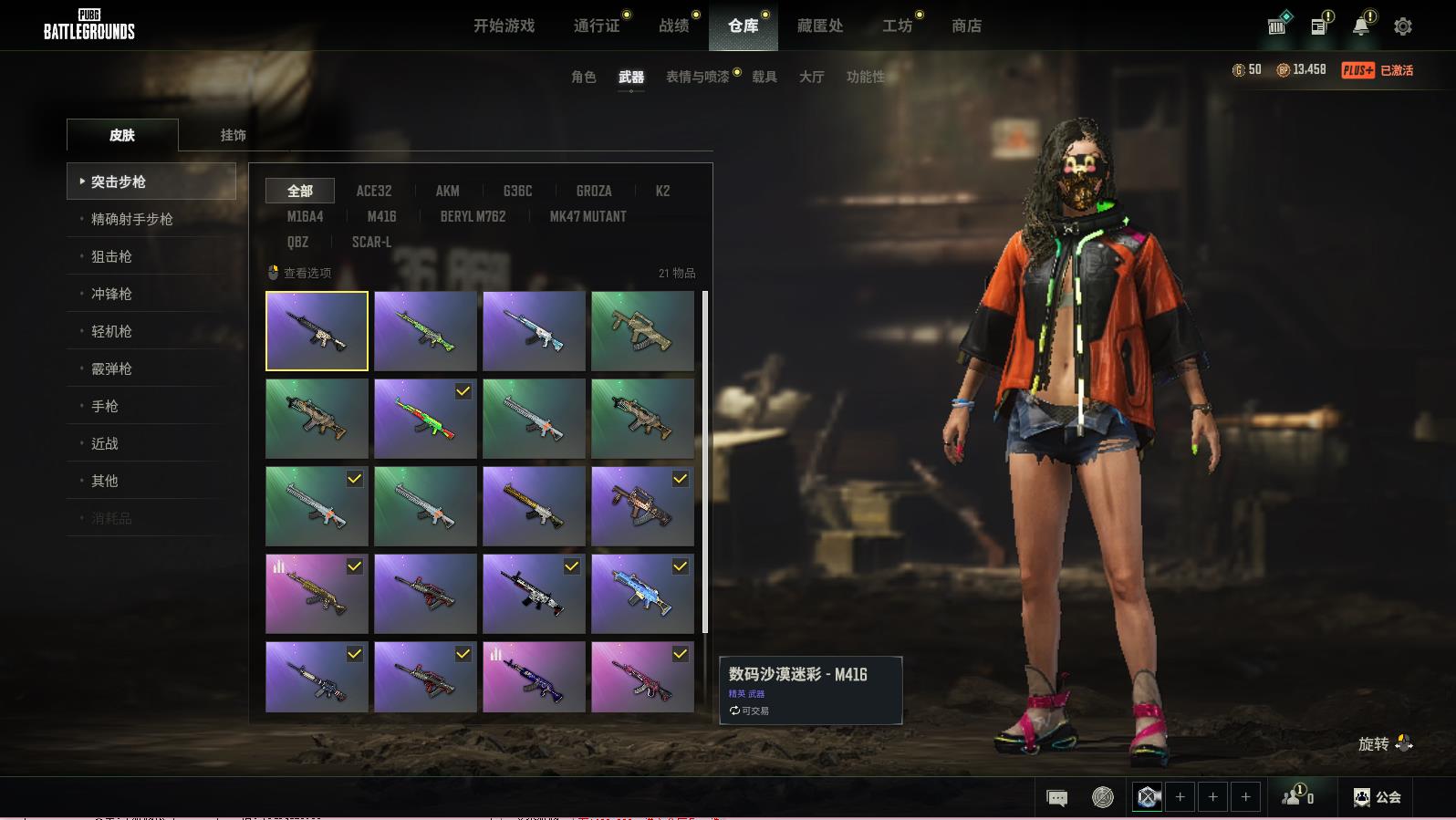Select the 挂饰 charms tab
Image resolution: width=1456 pixels, height=820 pixels.
[233, 135]
